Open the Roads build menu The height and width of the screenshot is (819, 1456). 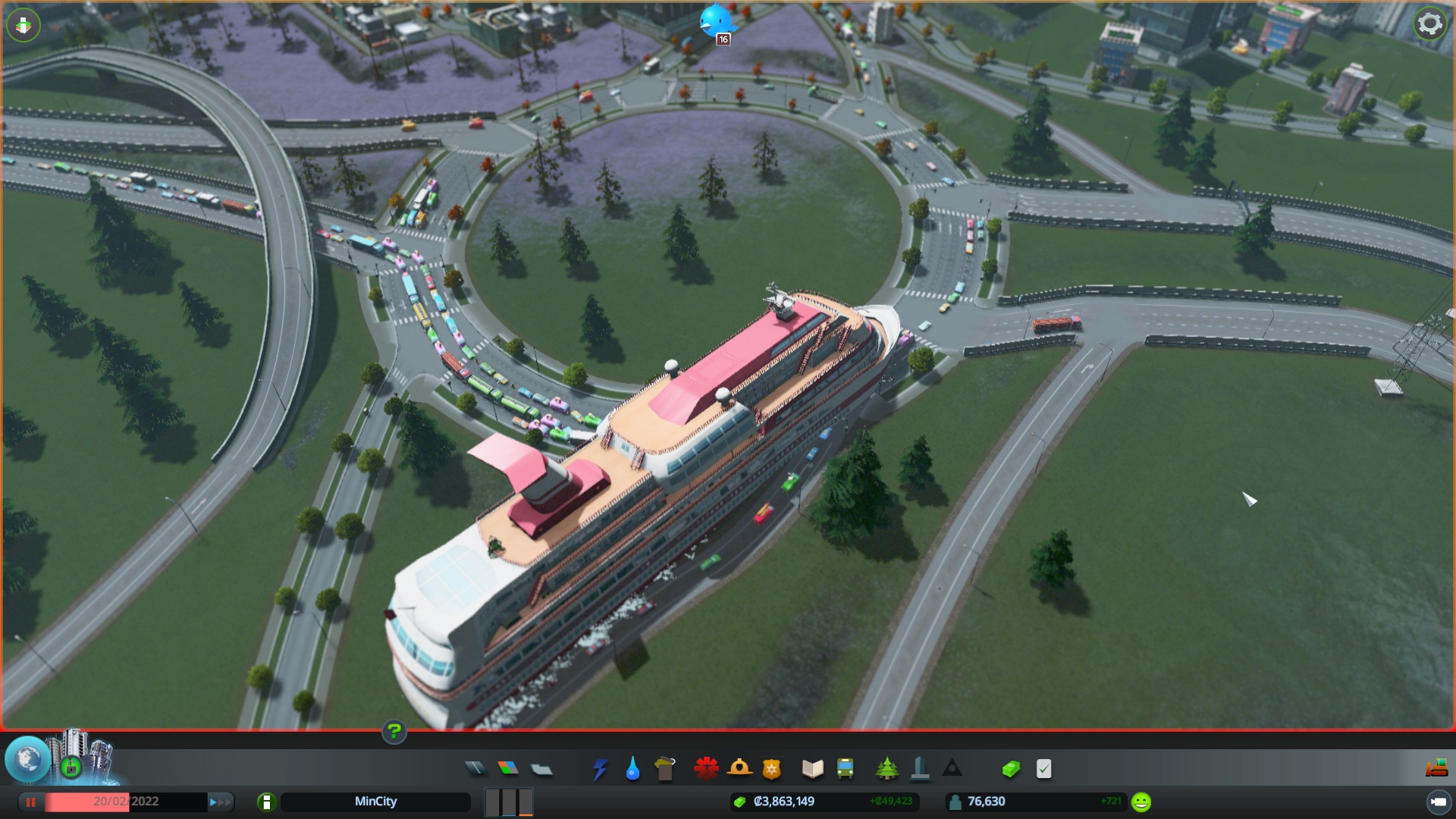(475, 769)
